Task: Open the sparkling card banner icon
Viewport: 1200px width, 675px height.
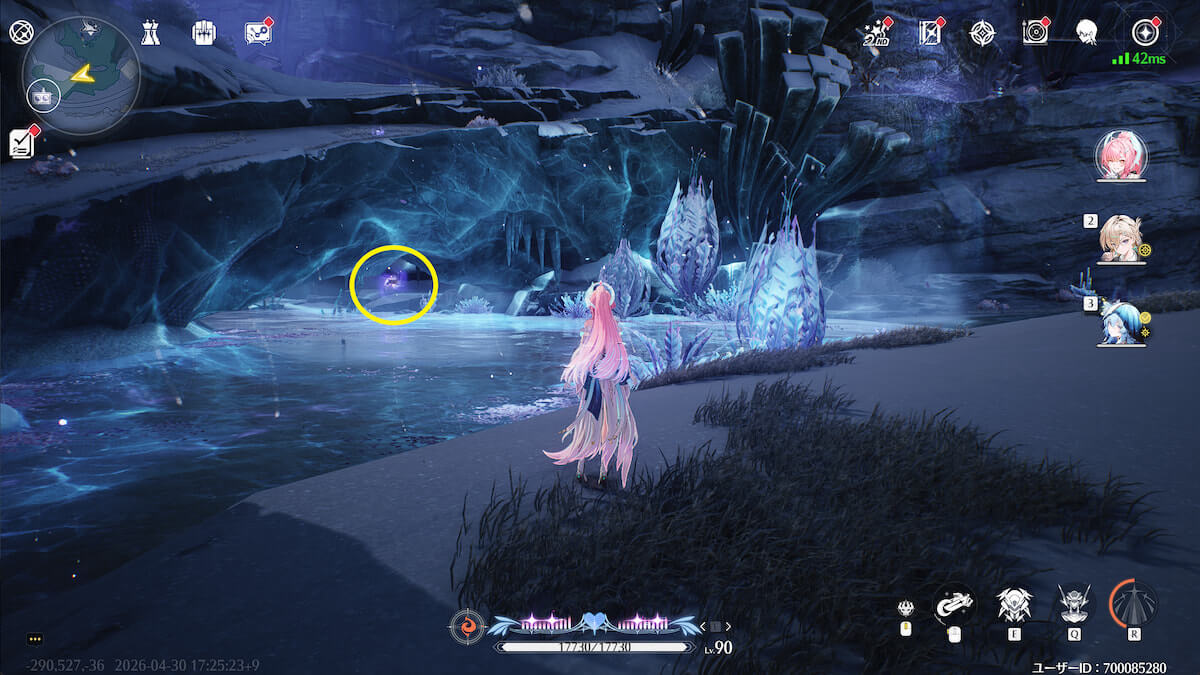Action: coord(930,33)
